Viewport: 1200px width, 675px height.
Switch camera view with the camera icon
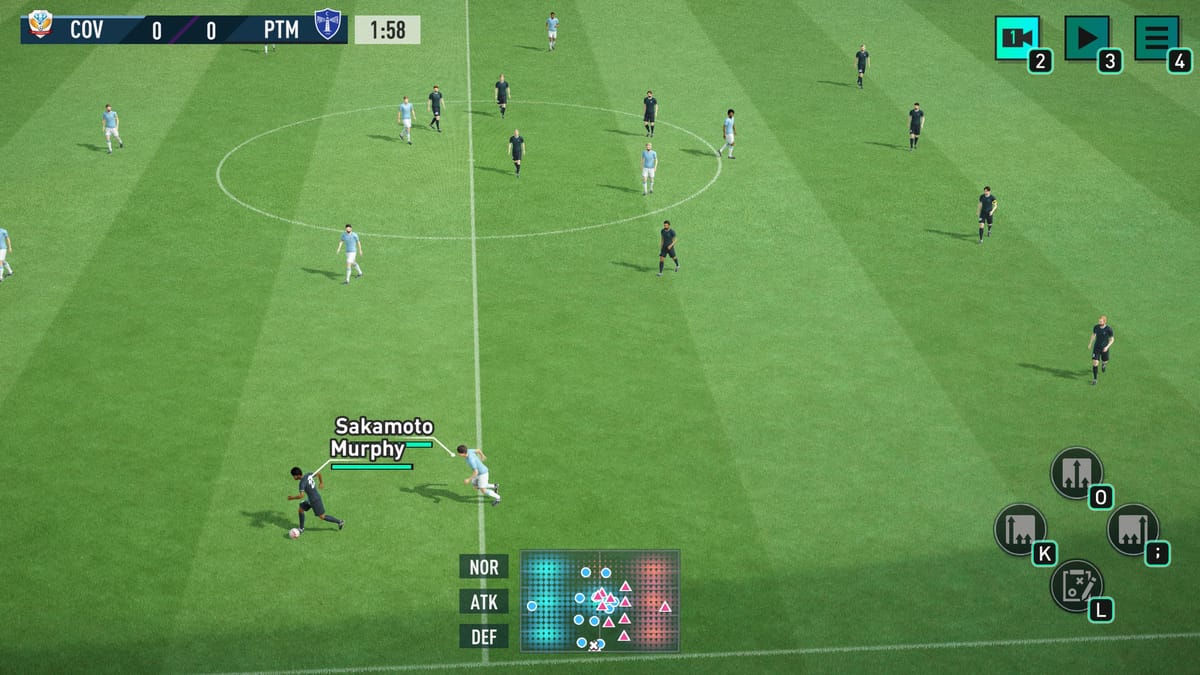tap(1017, 38)
